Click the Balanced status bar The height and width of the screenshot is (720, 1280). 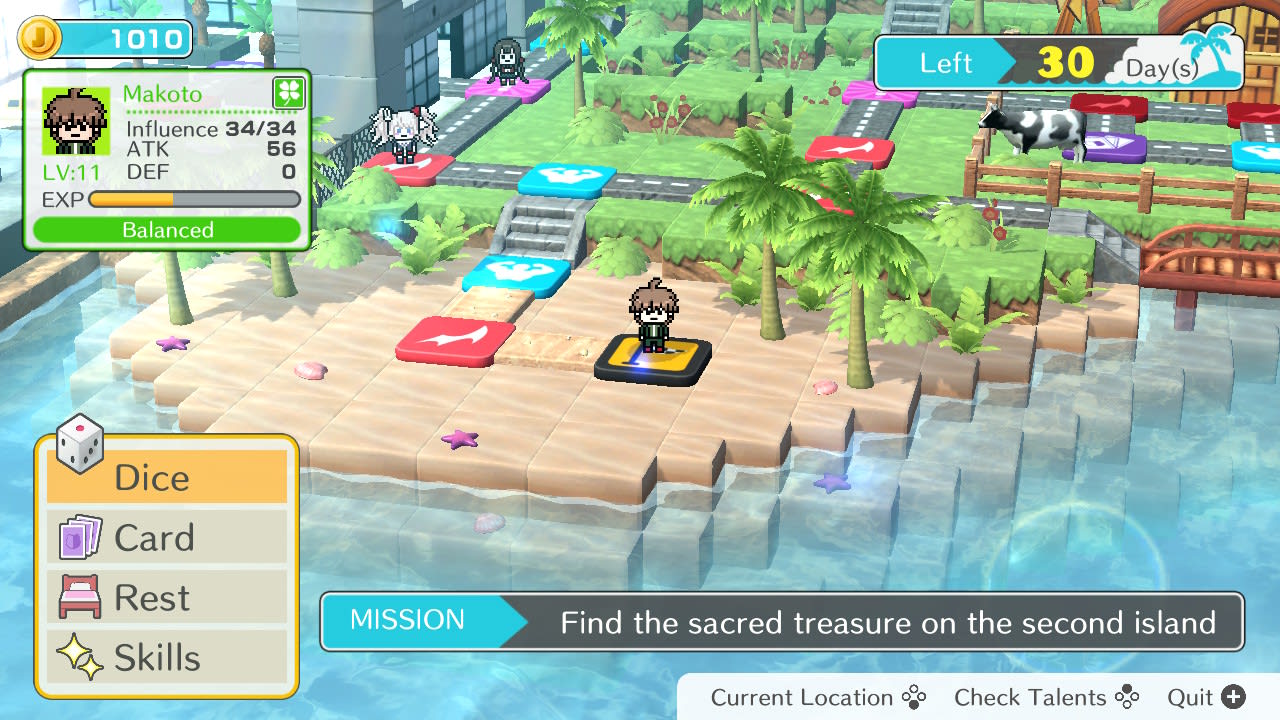(x=166, y=229)
